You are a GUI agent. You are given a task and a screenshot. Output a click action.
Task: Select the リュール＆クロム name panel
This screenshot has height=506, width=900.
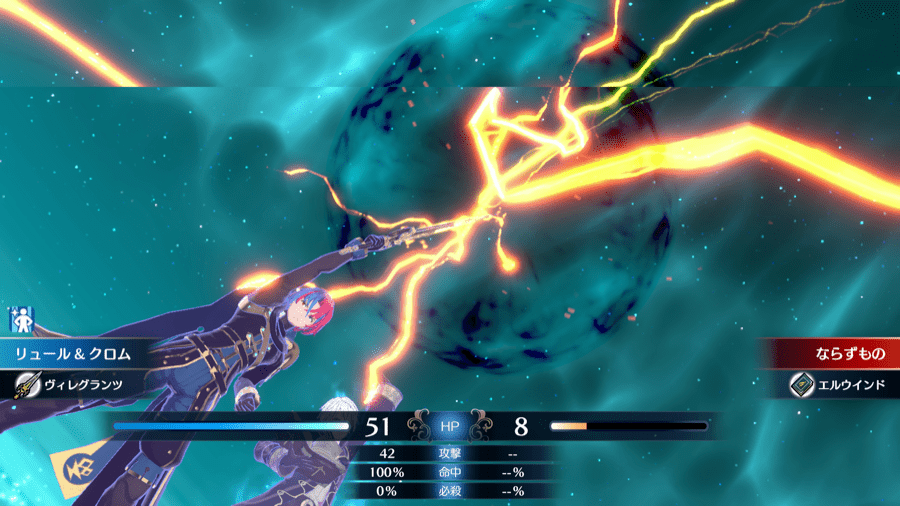click(x=75, y=353)
